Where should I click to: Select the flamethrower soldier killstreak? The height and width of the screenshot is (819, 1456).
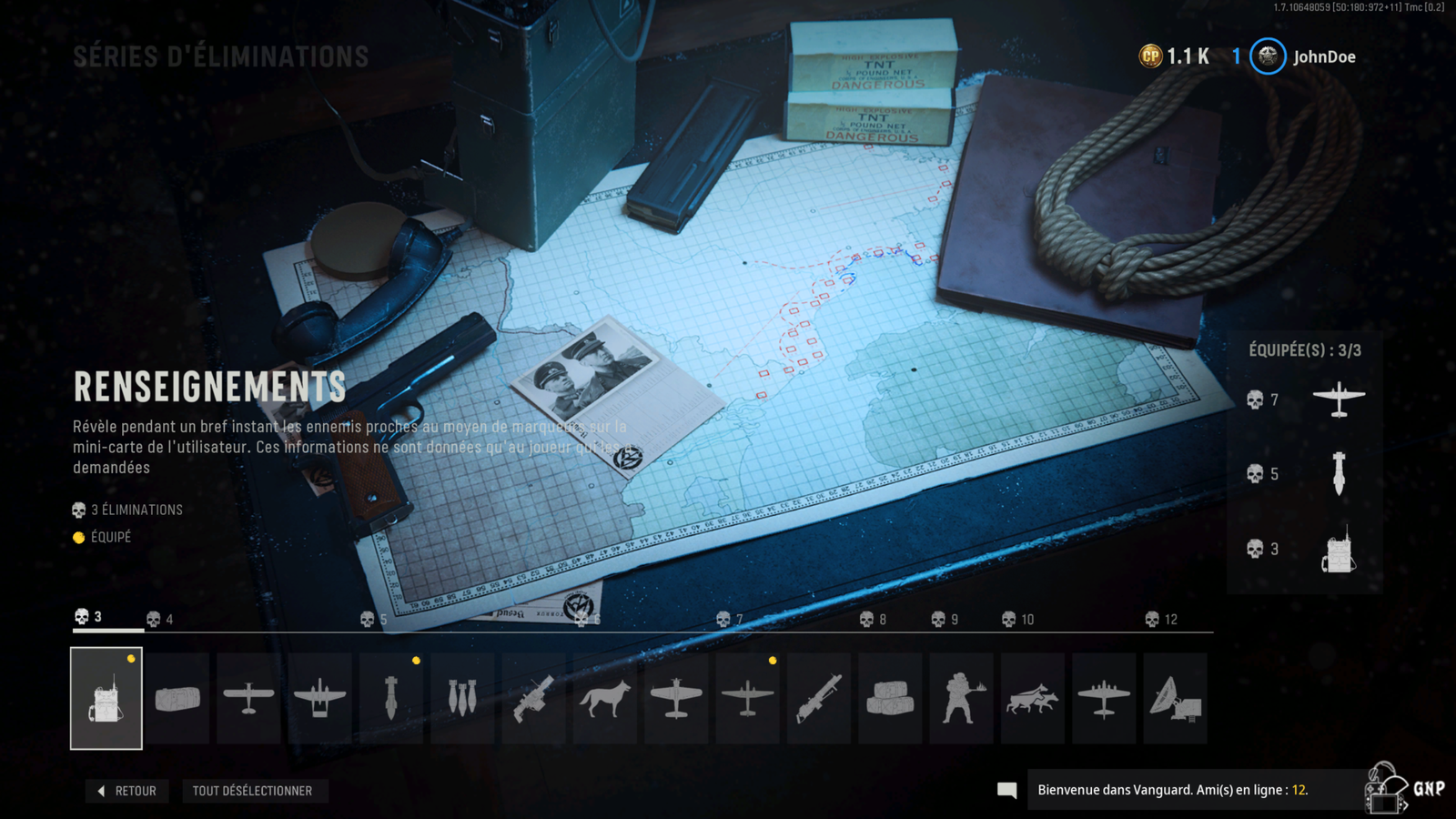[x=961, y=698]
